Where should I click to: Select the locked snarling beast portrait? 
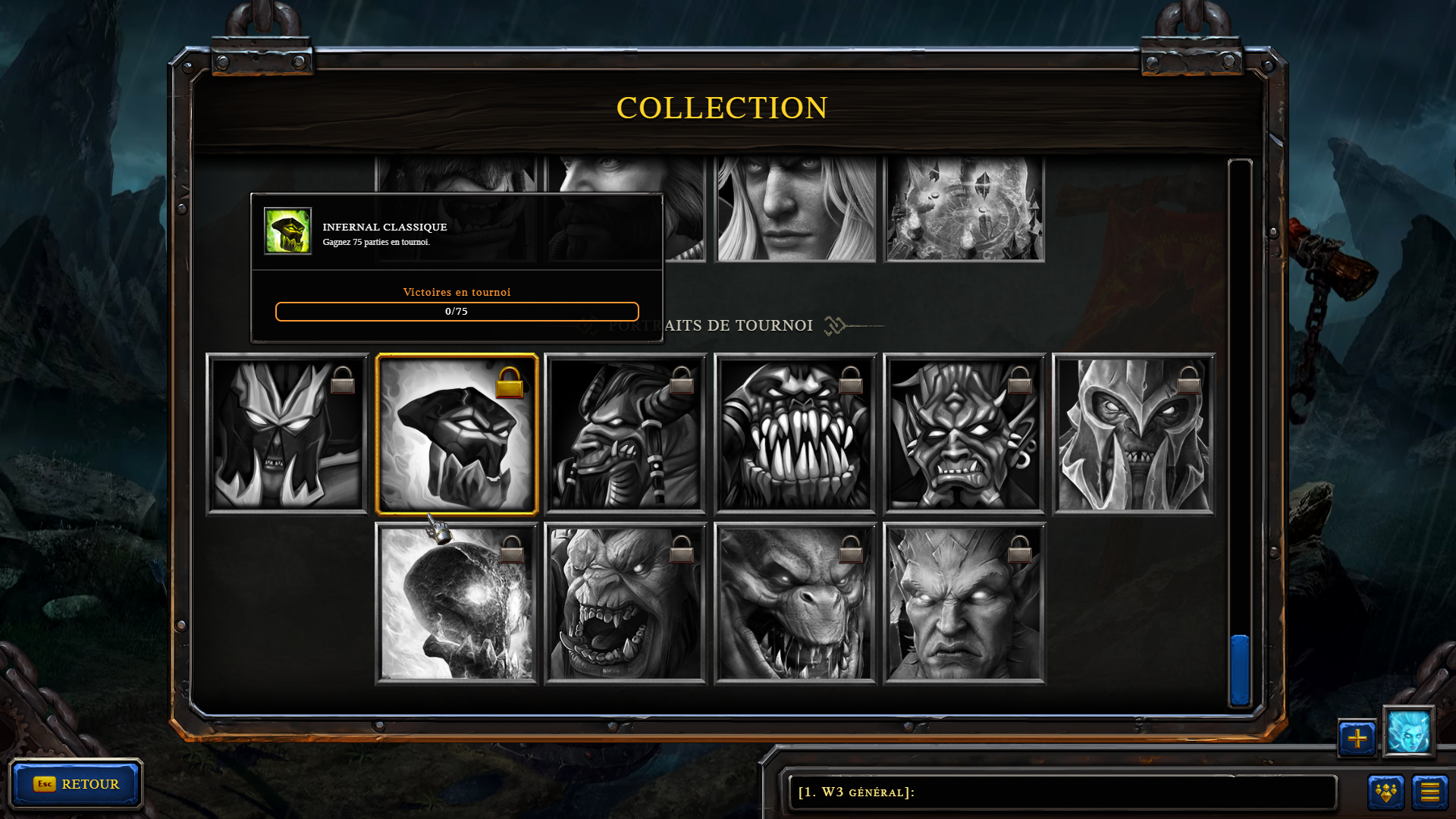(795, 604)
